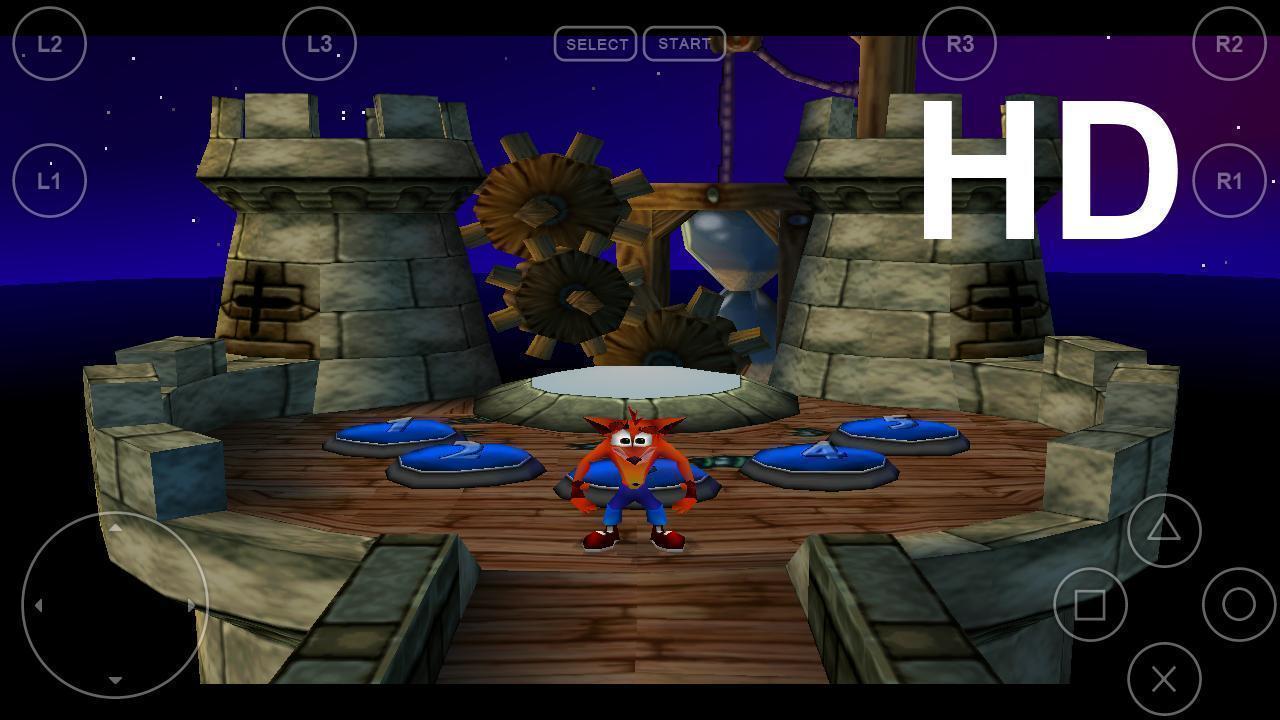The image size is (1280, 720).
Task: Tap the SELECT button
Action: pyautogui.click(x=596, y=44)
